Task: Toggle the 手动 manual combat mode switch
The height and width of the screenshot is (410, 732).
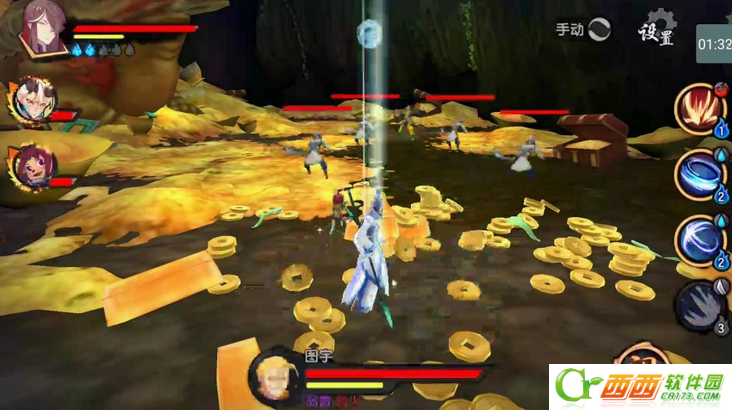Action: point(598,29)
